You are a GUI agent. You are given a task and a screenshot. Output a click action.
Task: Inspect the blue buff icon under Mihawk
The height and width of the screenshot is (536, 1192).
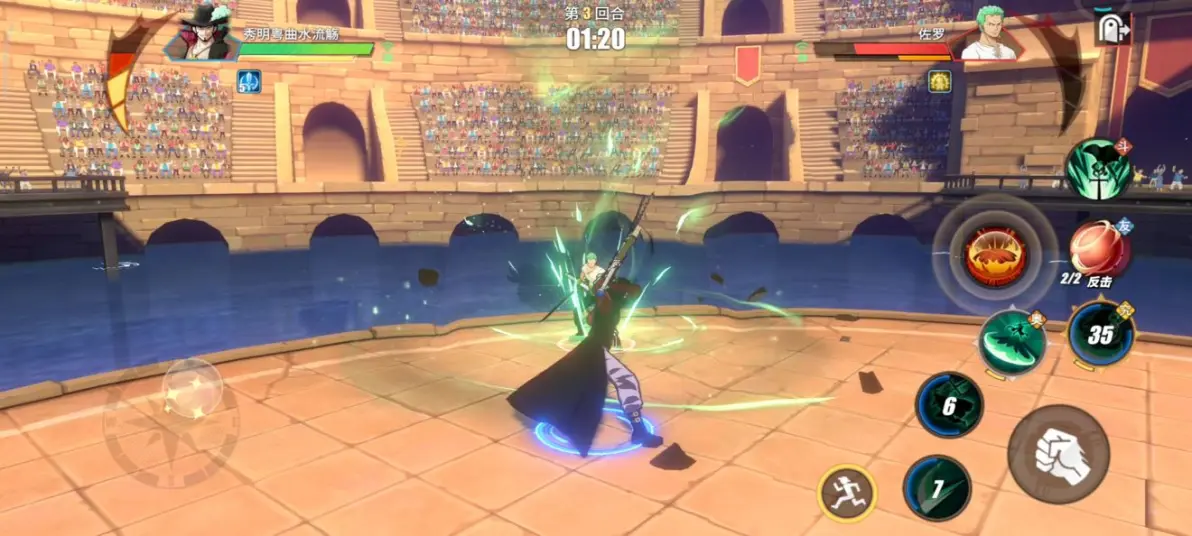tap(248, 81)
